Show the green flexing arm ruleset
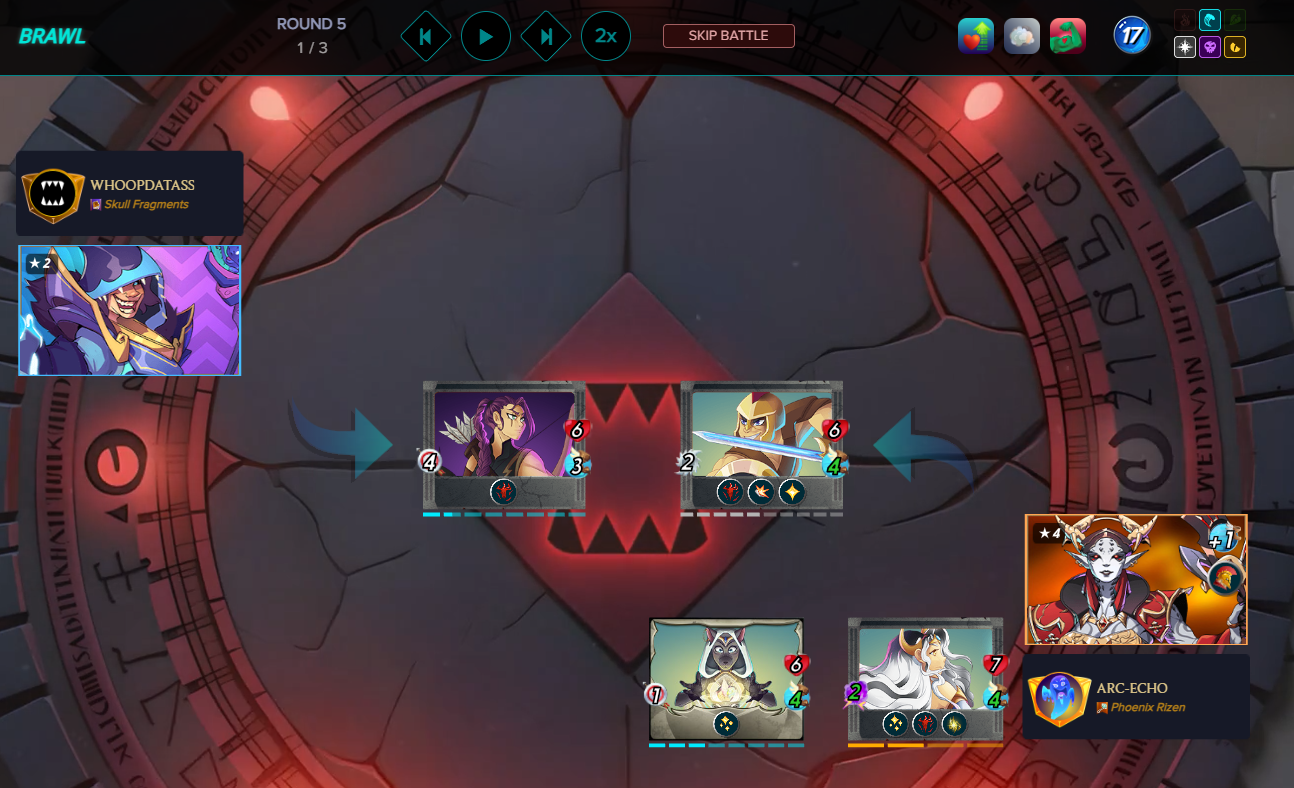1294x788 pixels. pyautogui.click(x=1068, y=36)
